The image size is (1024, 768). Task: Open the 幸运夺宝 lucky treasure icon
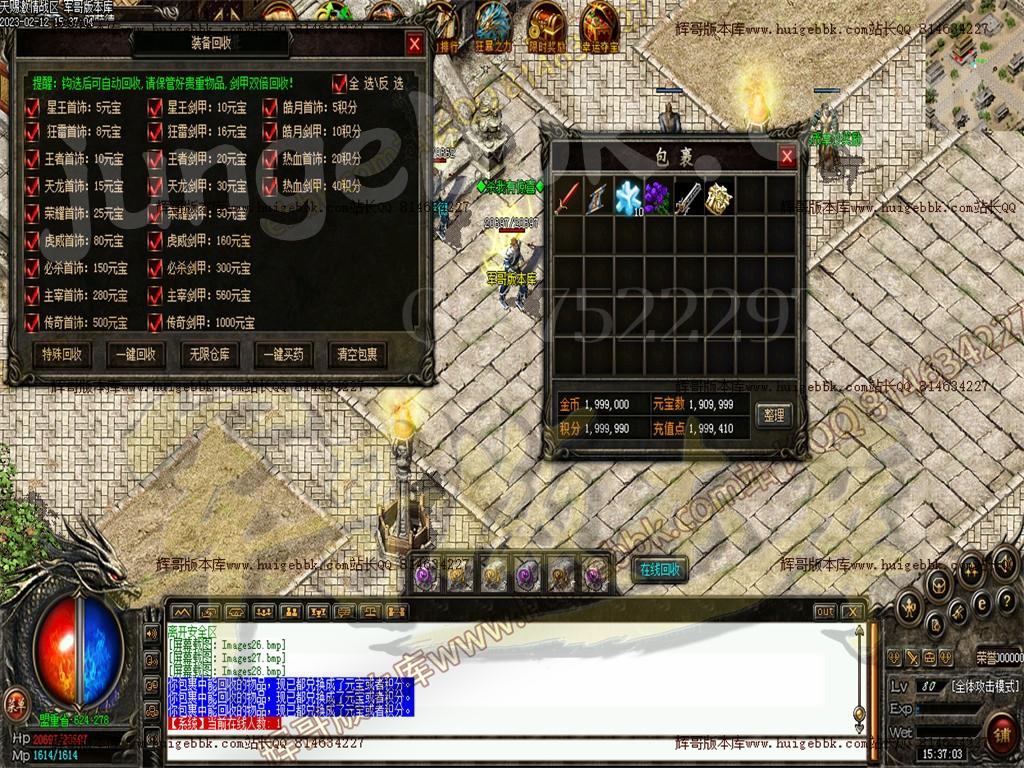(x=601, y=25)
